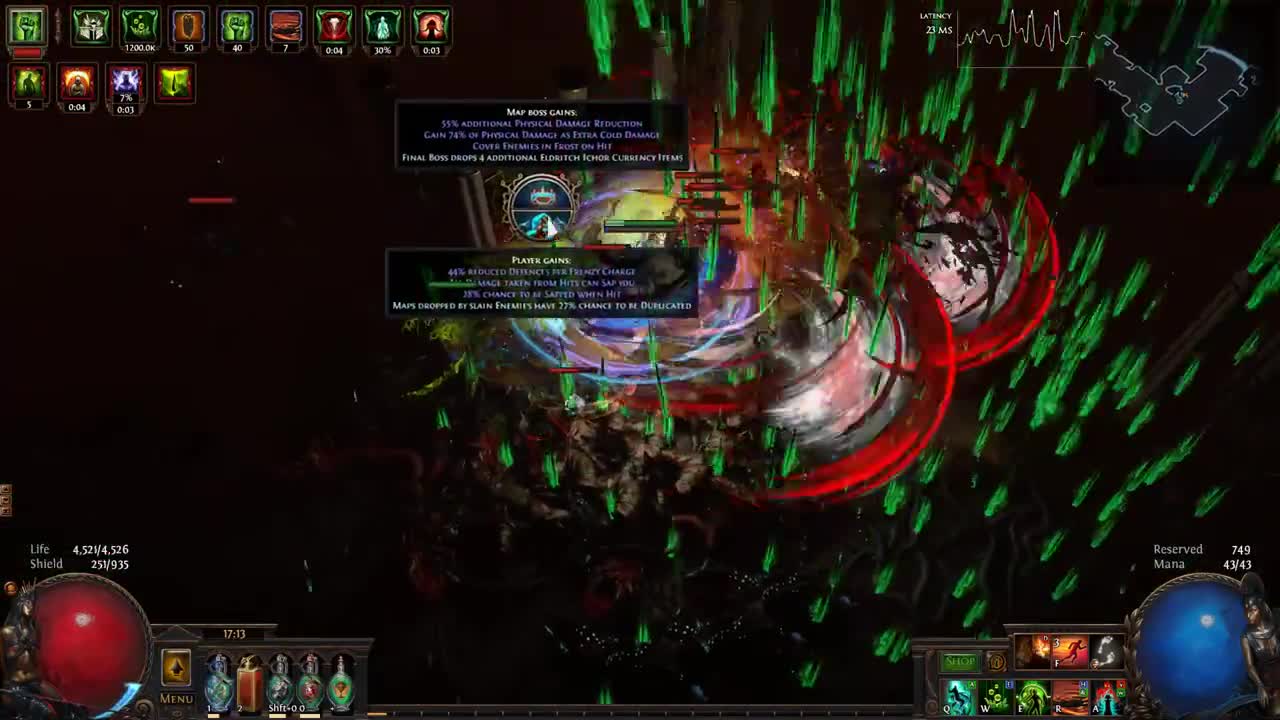Activate the Q skill with the teal figure

[x=958, y=697]
